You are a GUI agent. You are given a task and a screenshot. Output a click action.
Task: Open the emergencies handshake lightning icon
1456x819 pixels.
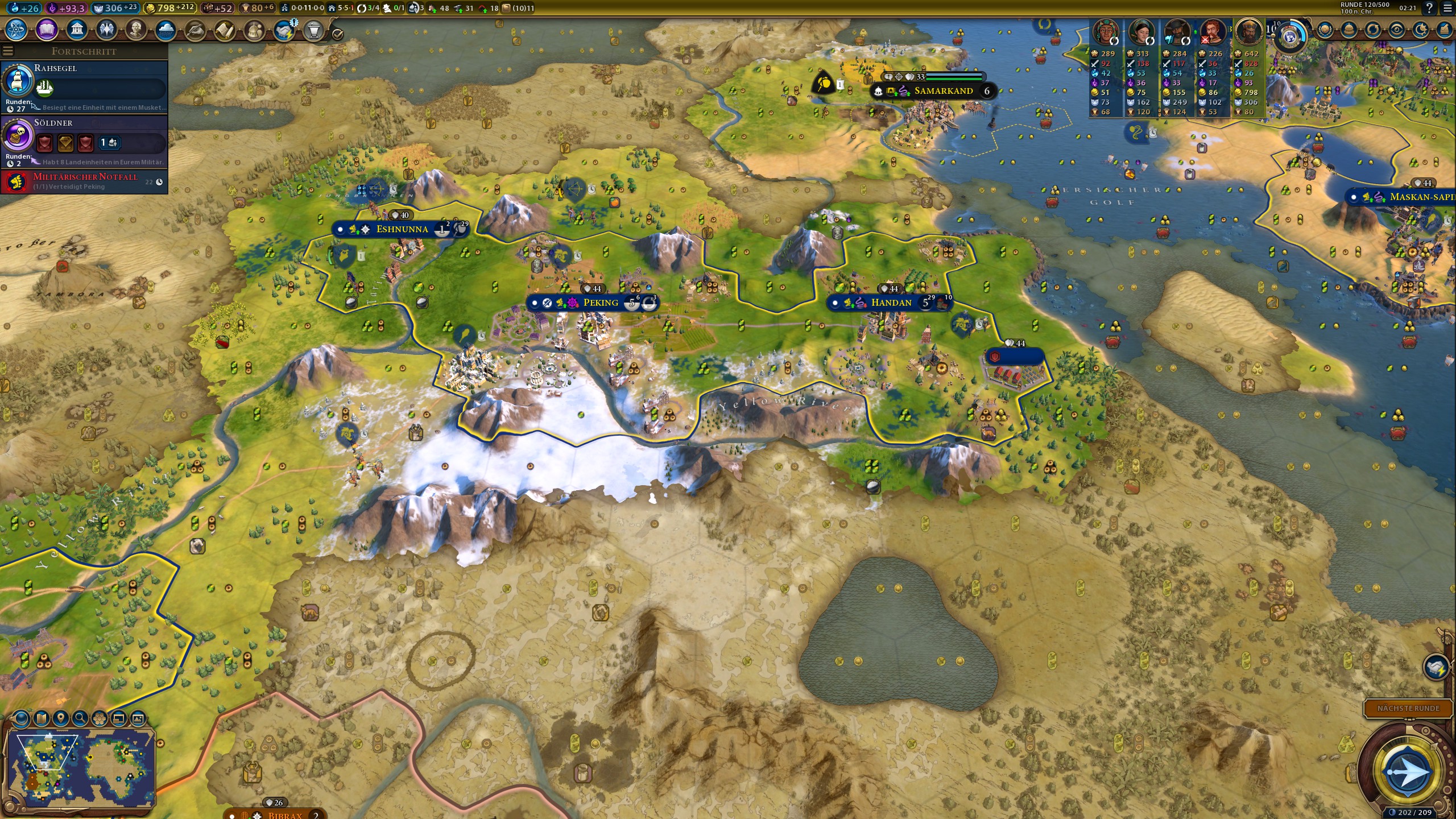pos(284,30)
